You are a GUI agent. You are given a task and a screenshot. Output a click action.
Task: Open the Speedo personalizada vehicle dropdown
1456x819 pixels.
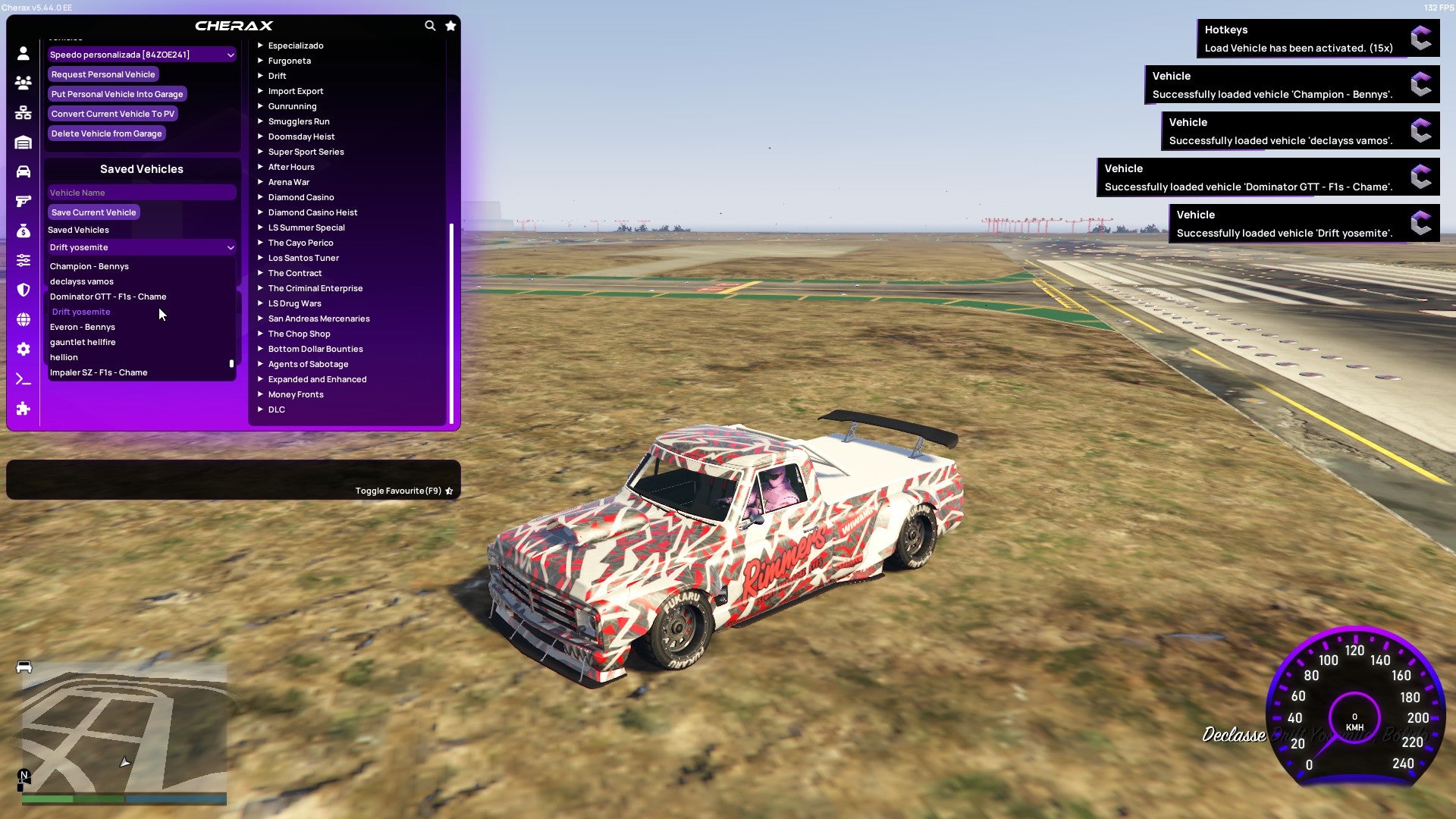pyautogui.click(x=141, y=55)
